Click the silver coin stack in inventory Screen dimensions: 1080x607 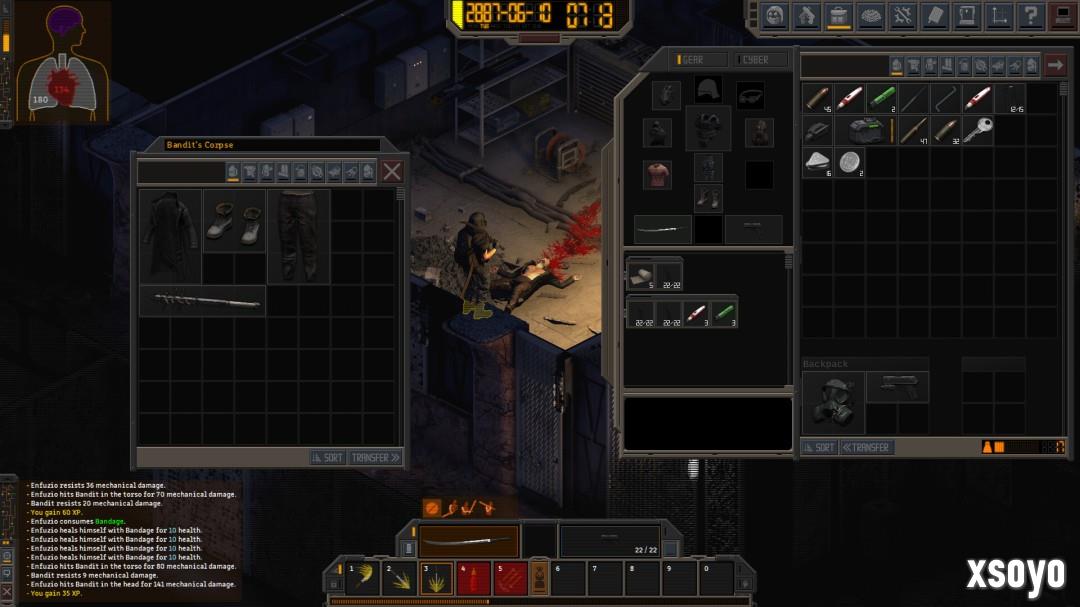[x=849, y=162]
